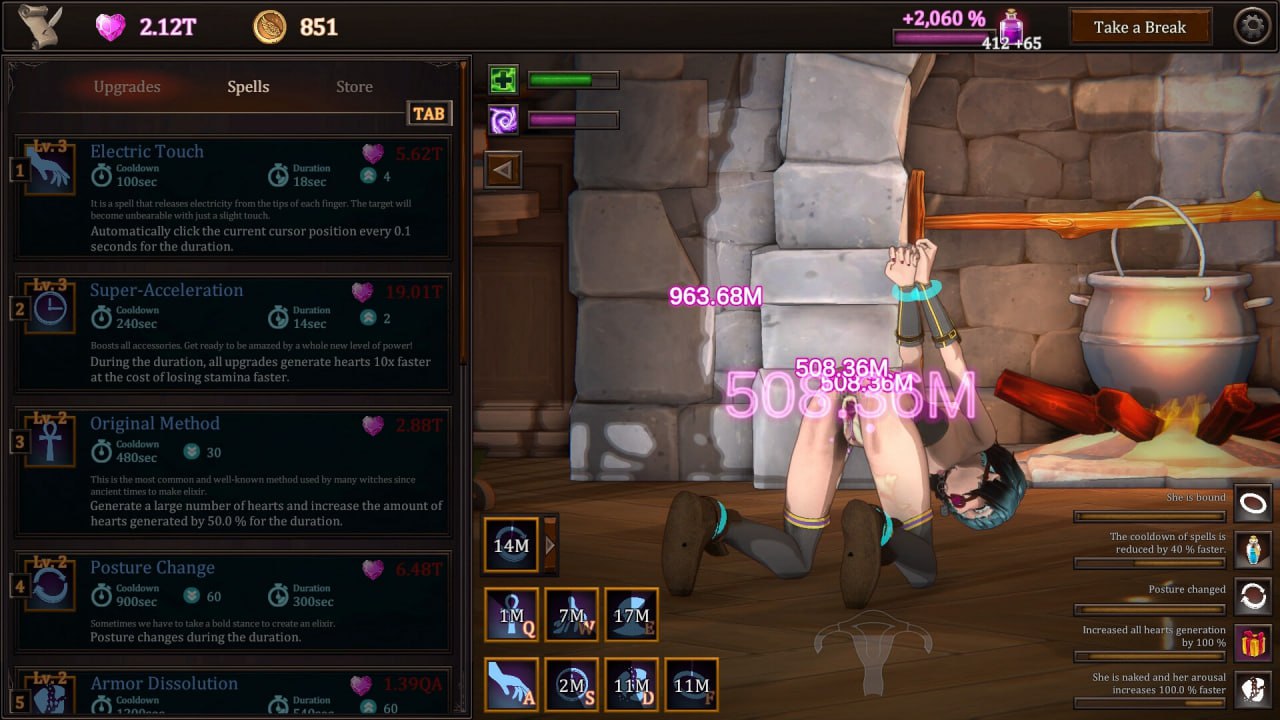Click the purple swirl icon
This screenshot has height=720, width=1280.
[503, 120]
